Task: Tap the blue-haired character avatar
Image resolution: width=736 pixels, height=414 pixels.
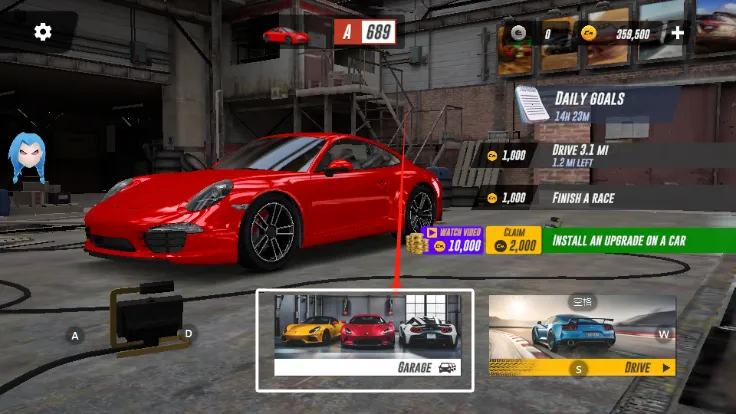Action: tap(26, 158)
